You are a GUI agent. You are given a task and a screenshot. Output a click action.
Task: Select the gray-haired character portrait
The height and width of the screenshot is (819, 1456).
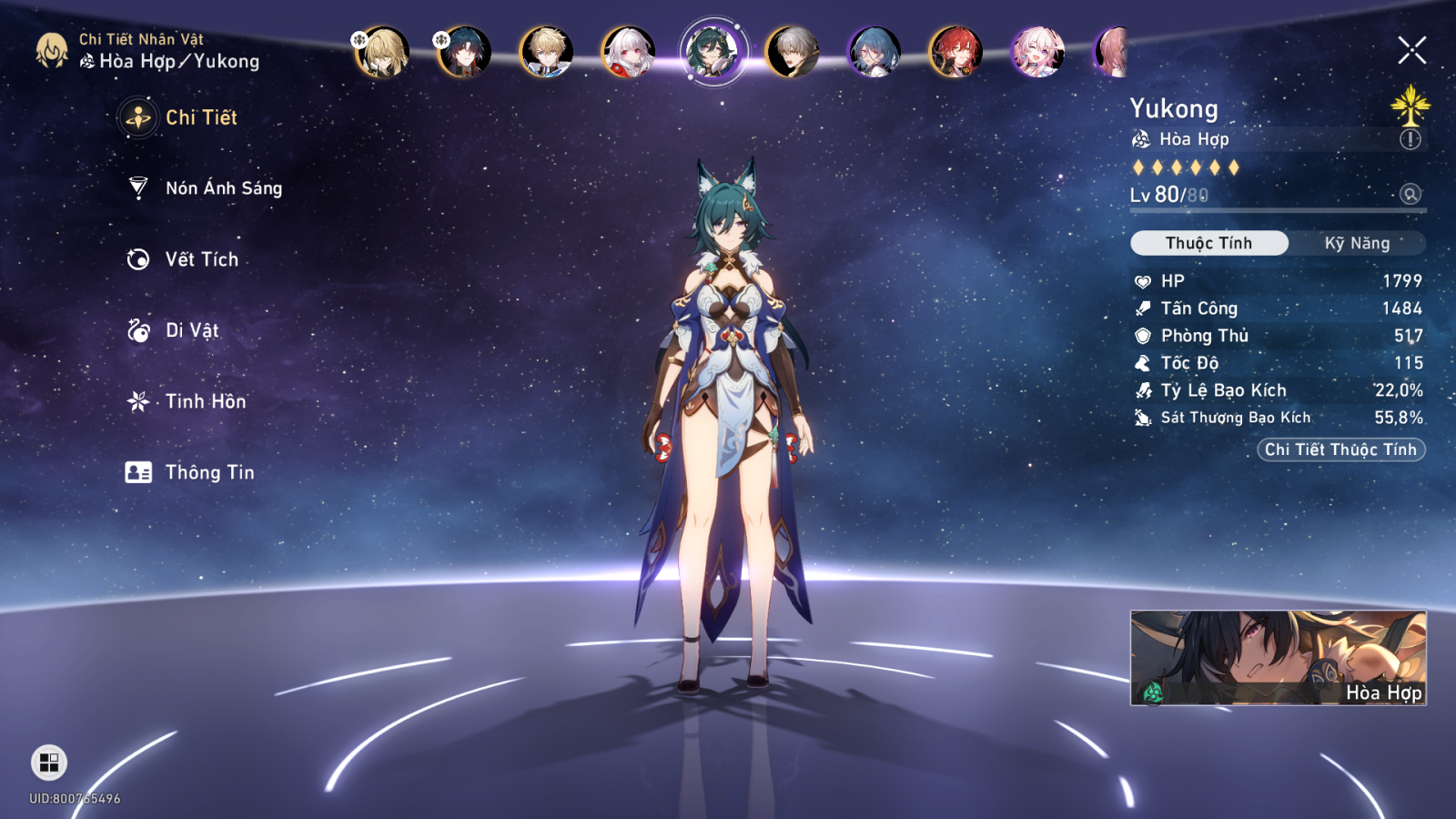tap(792, 52)
